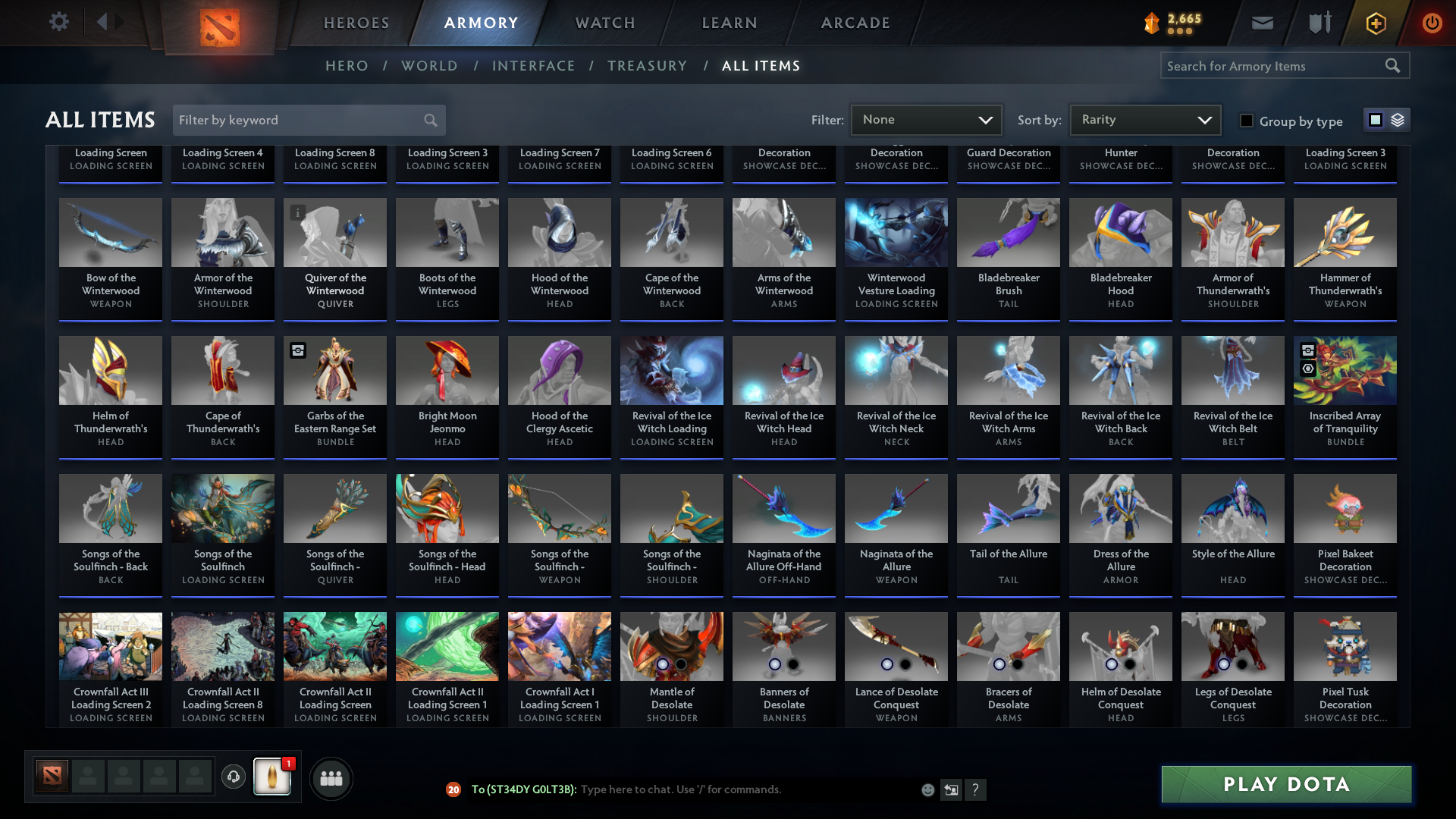Click the headset voice chat icon
Viewport: 1456px width, 819px height.
(x=233, y=777)
